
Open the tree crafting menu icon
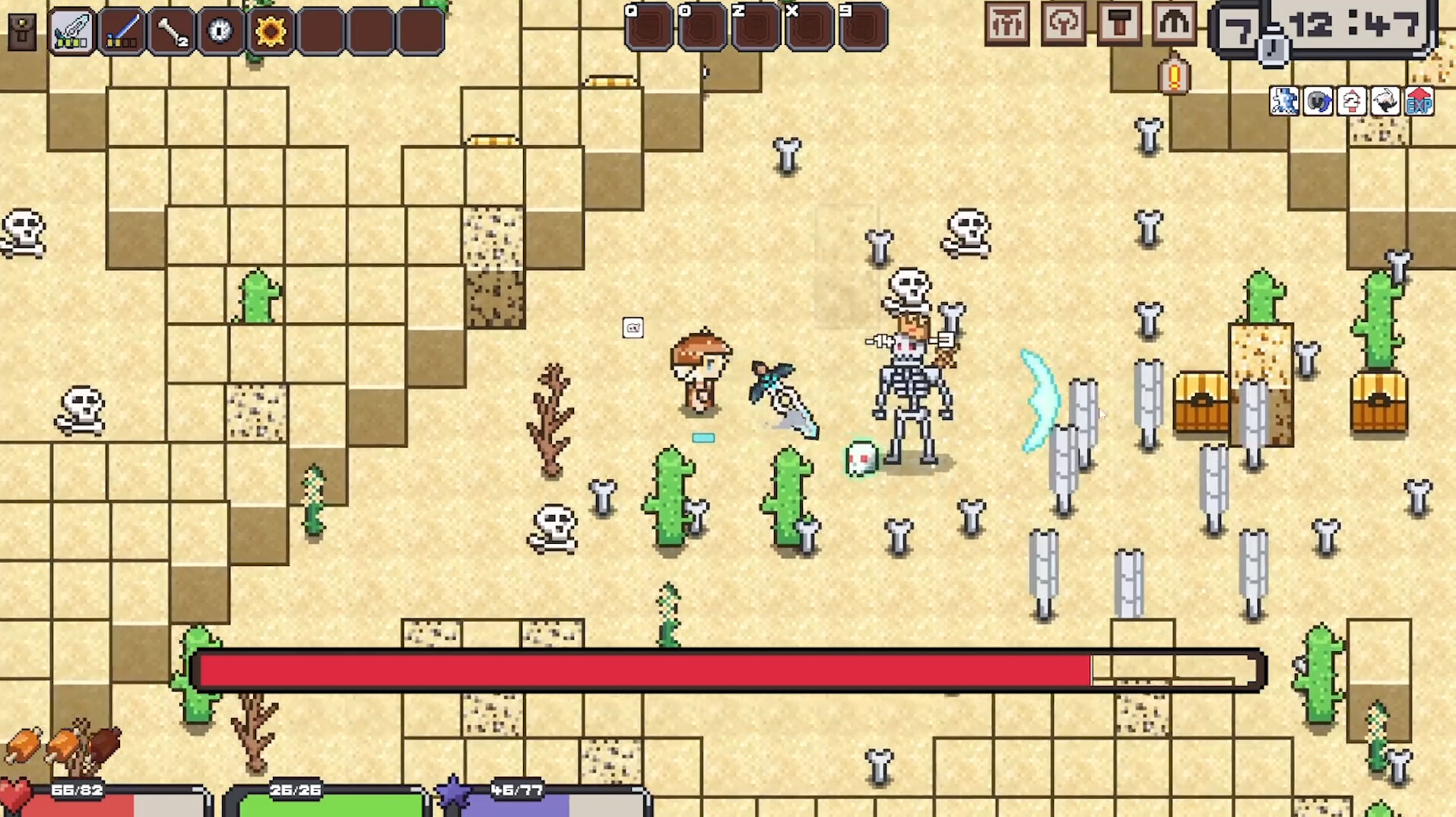(x=1064, y=23)
